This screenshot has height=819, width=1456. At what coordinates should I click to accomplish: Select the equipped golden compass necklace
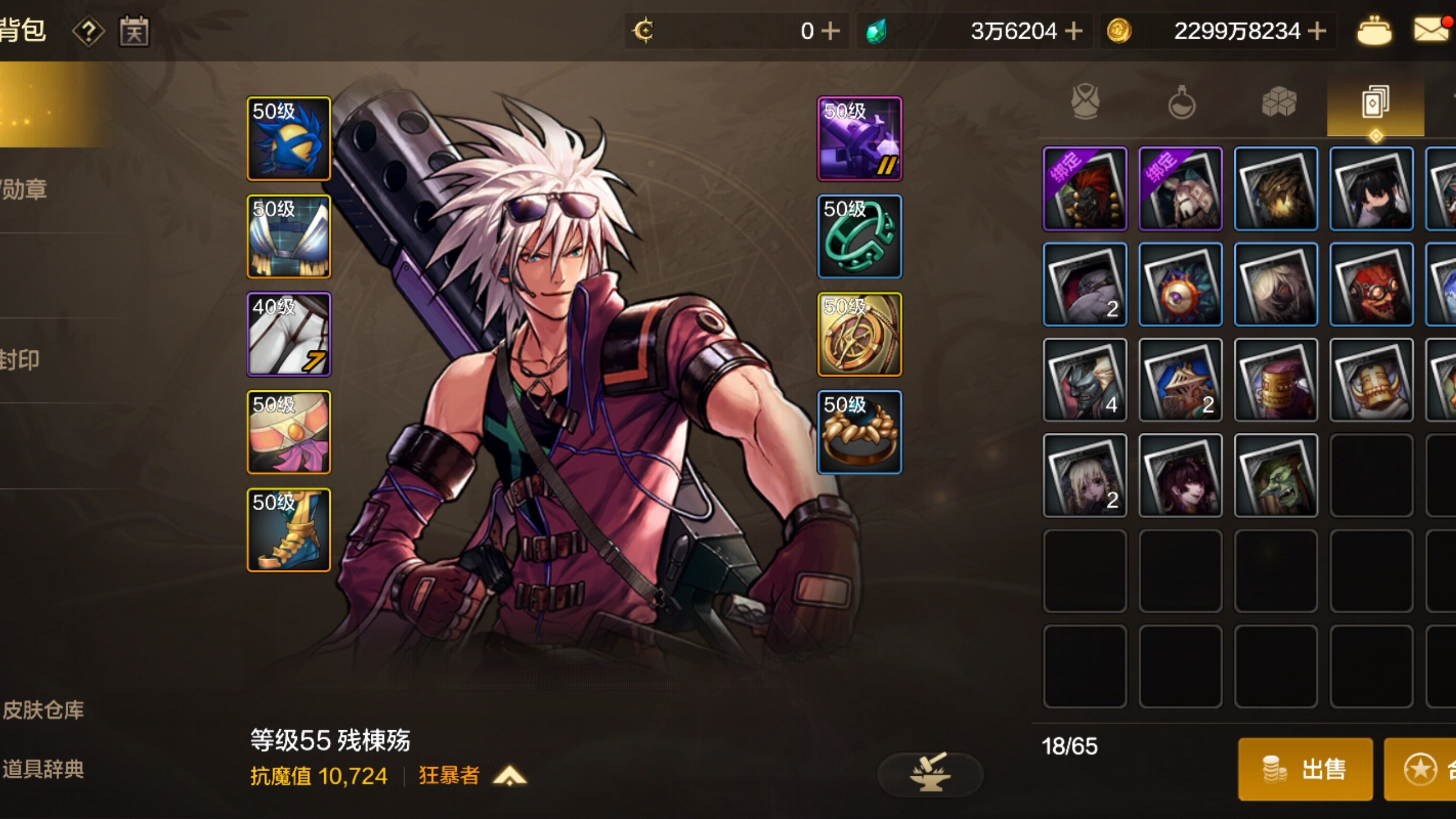(x=859, y=334)
